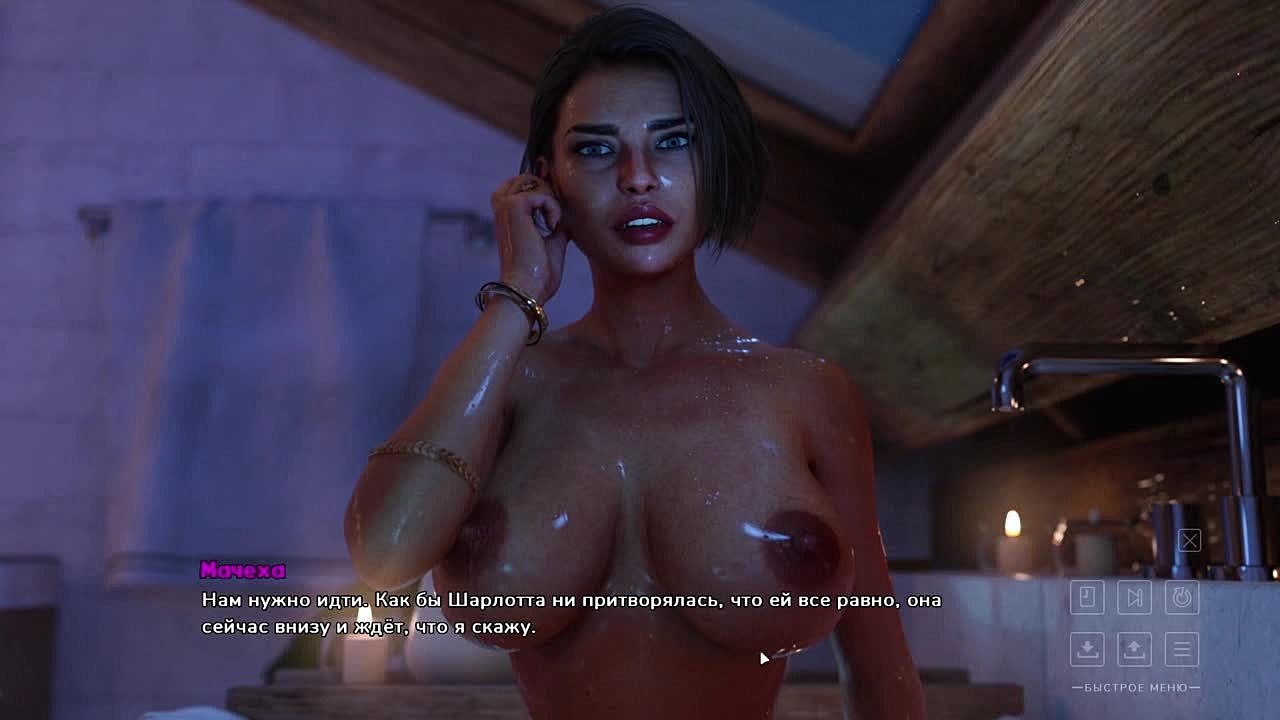Viewport: 1280px width, 720px height.
Task: Toggle auto-advance circular arrow icon
Action: coord(1182,598)
